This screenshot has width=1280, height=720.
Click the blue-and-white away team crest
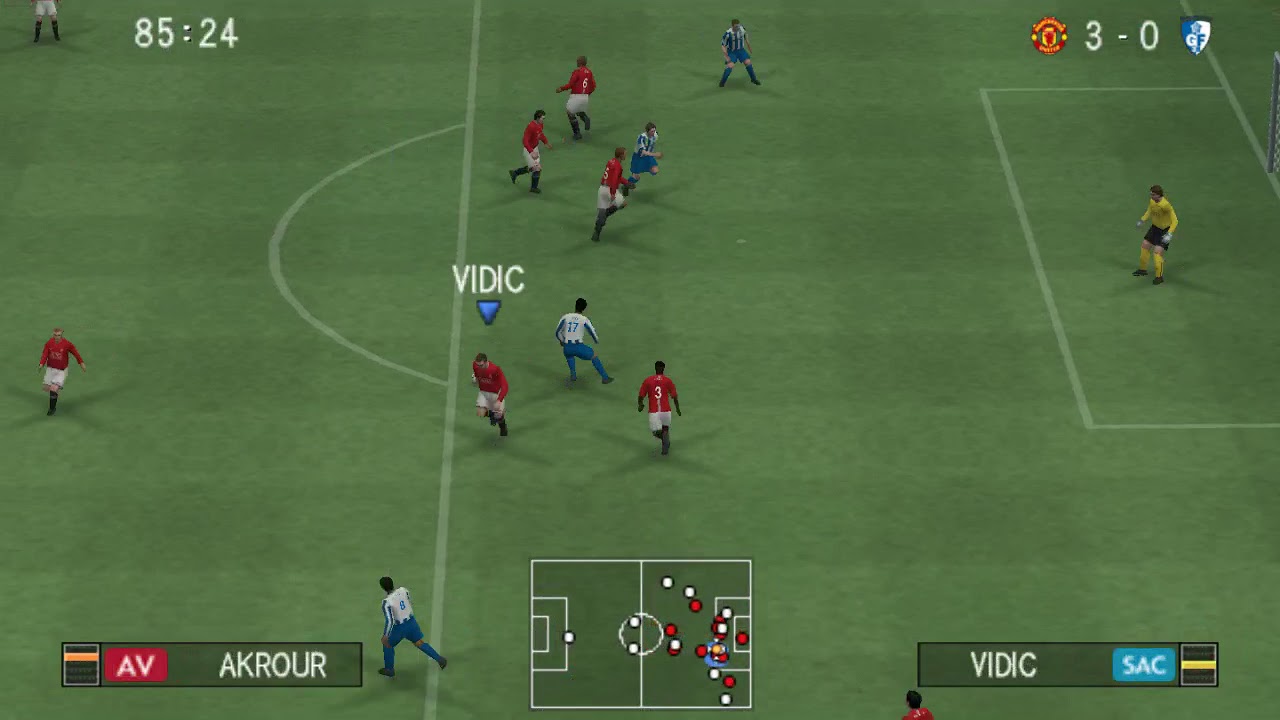point(1195,36)
